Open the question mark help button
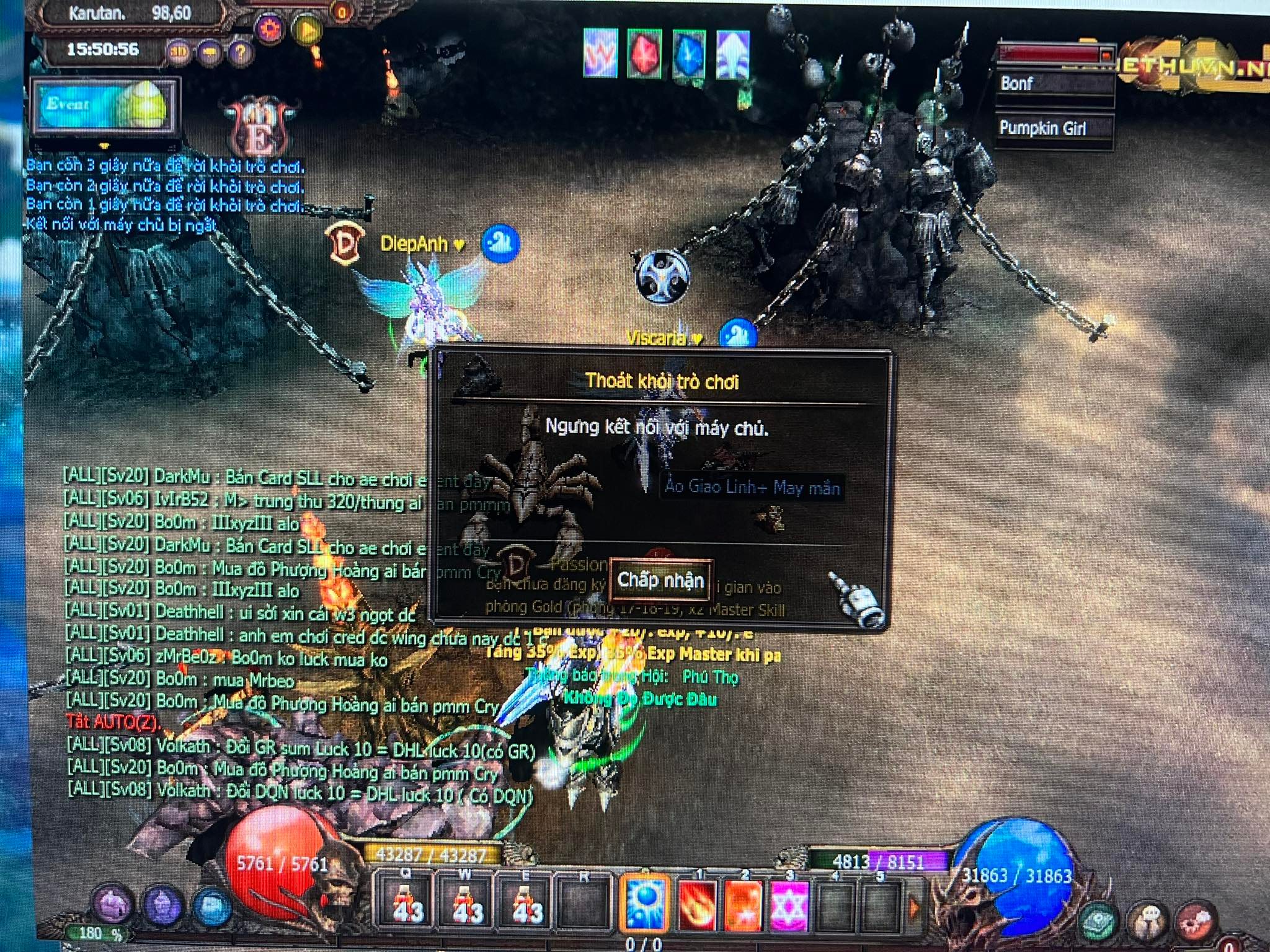The image size is (1270, 952). tap(240, 53)
